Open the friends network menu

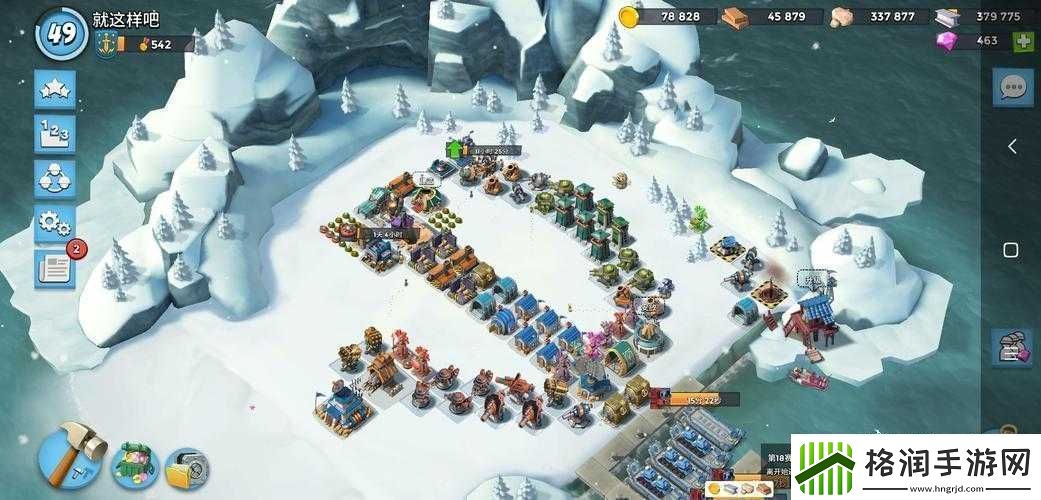(x=54, y=179)
